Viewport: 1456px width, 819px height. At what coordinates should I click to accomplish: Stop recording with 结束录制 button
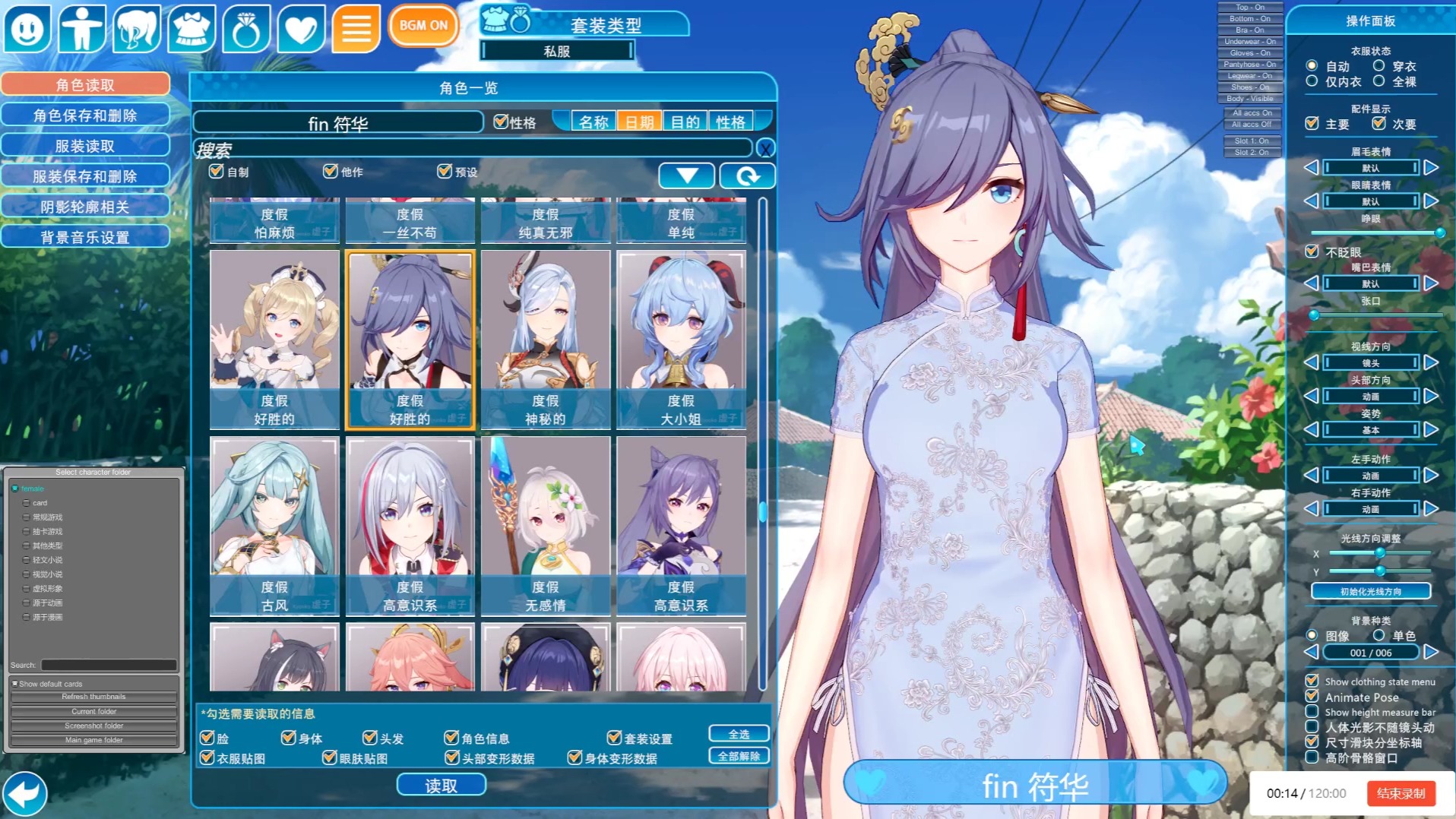click(1401, 793)
